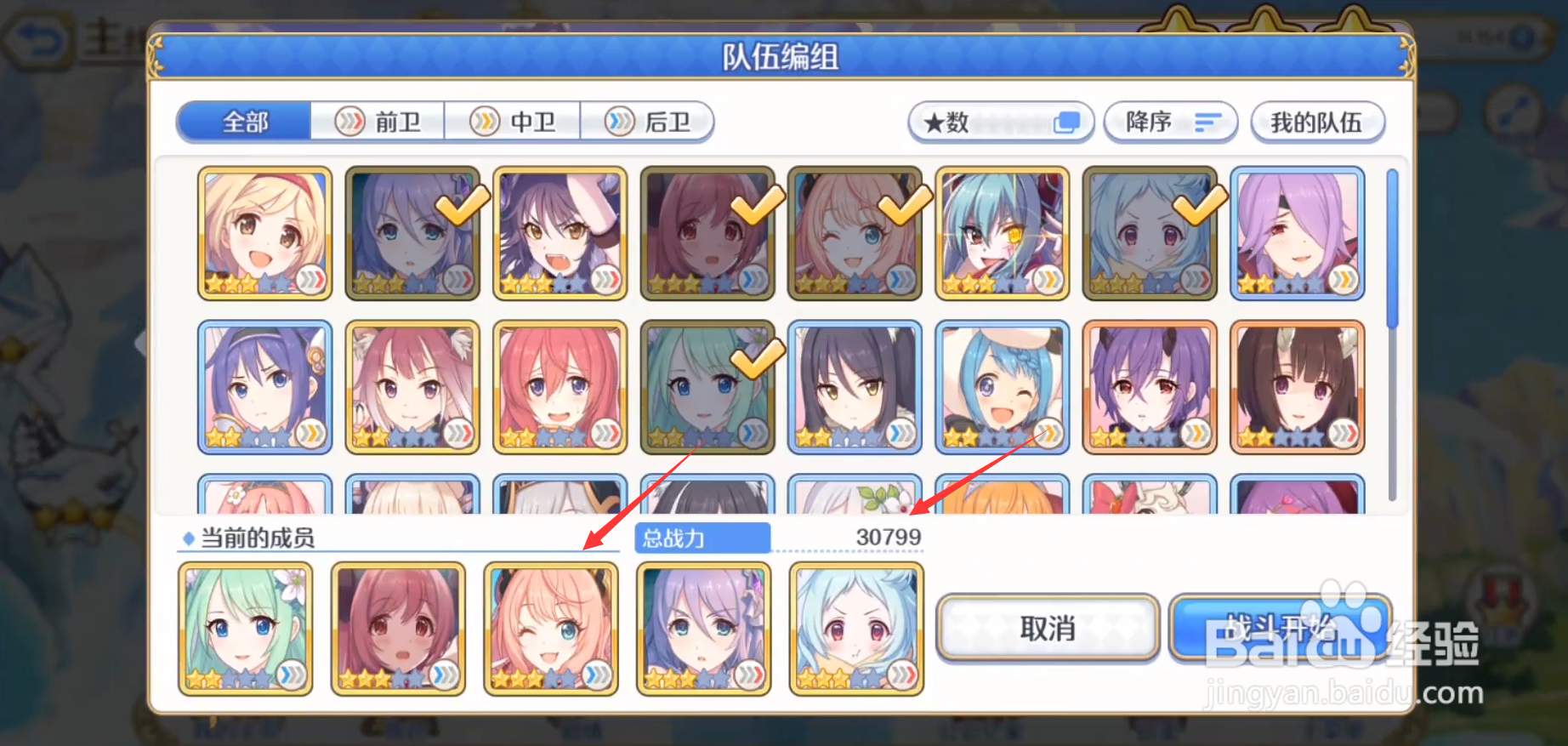Screen dimensions: 1568x746
Task: Switch to the 全部 tab
Action: tap(243, 122)
